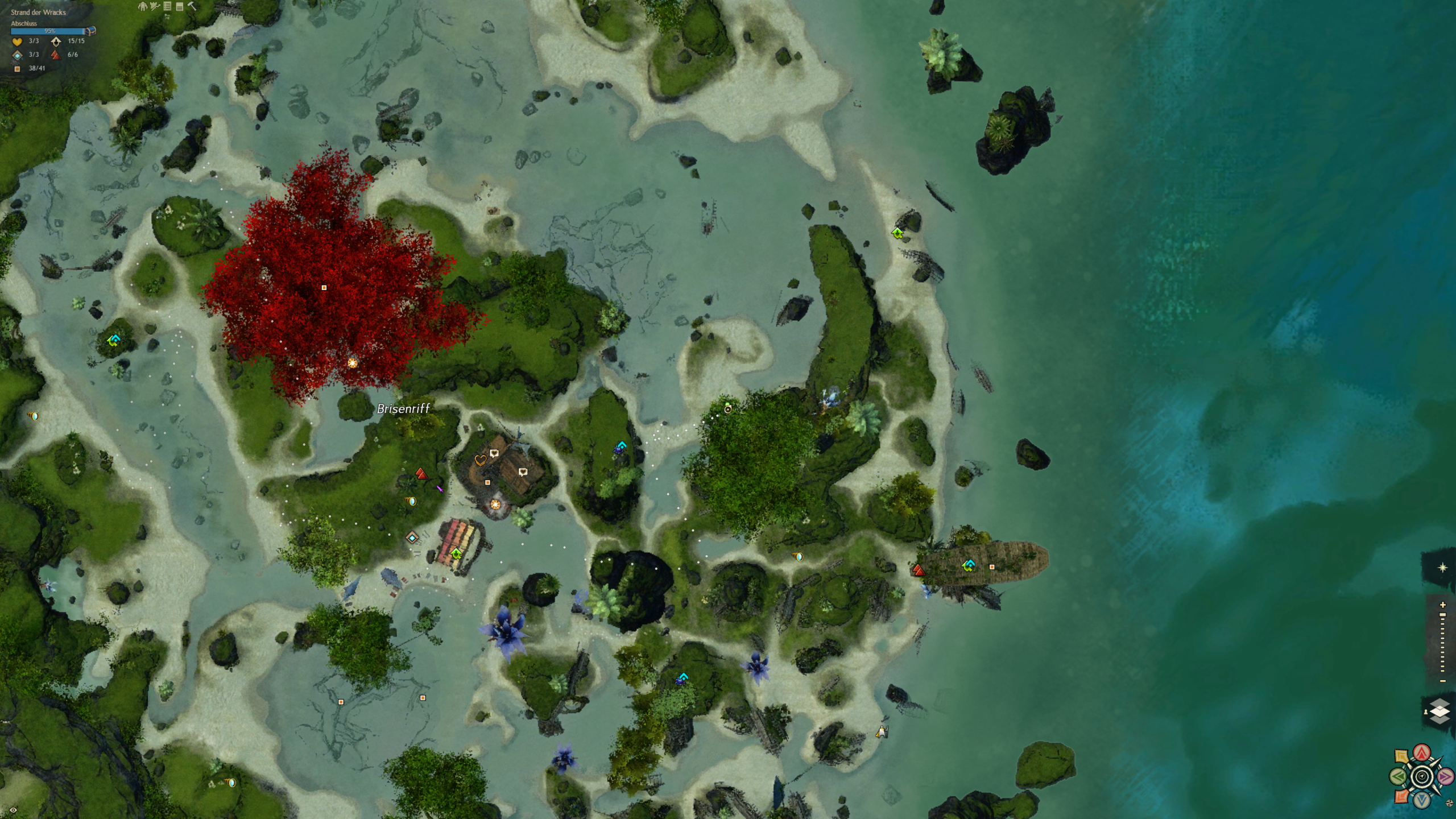Click the orange starburst event marker on red tree
This screenshot has height=819, width=1456.
click(353, 363)
